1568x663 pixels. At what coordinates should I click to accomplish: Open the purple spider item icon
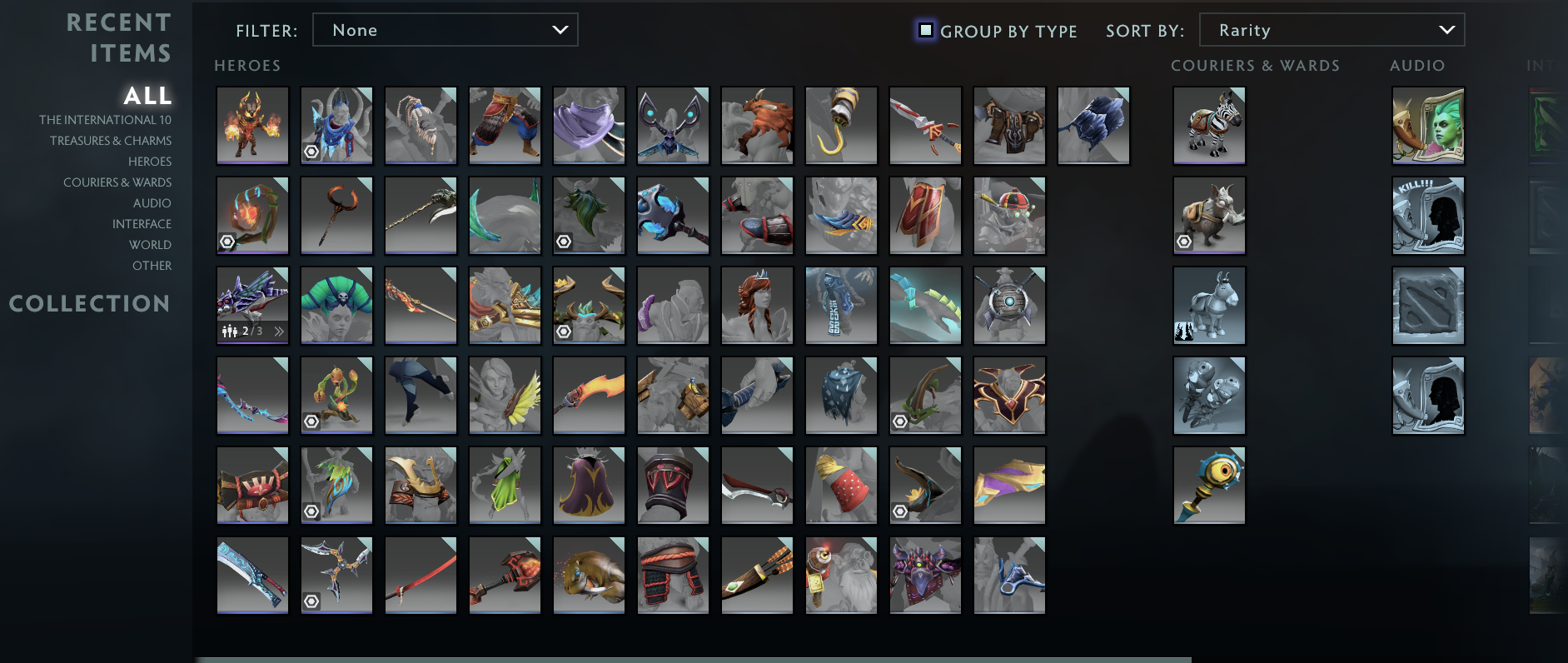coord(925,575)
